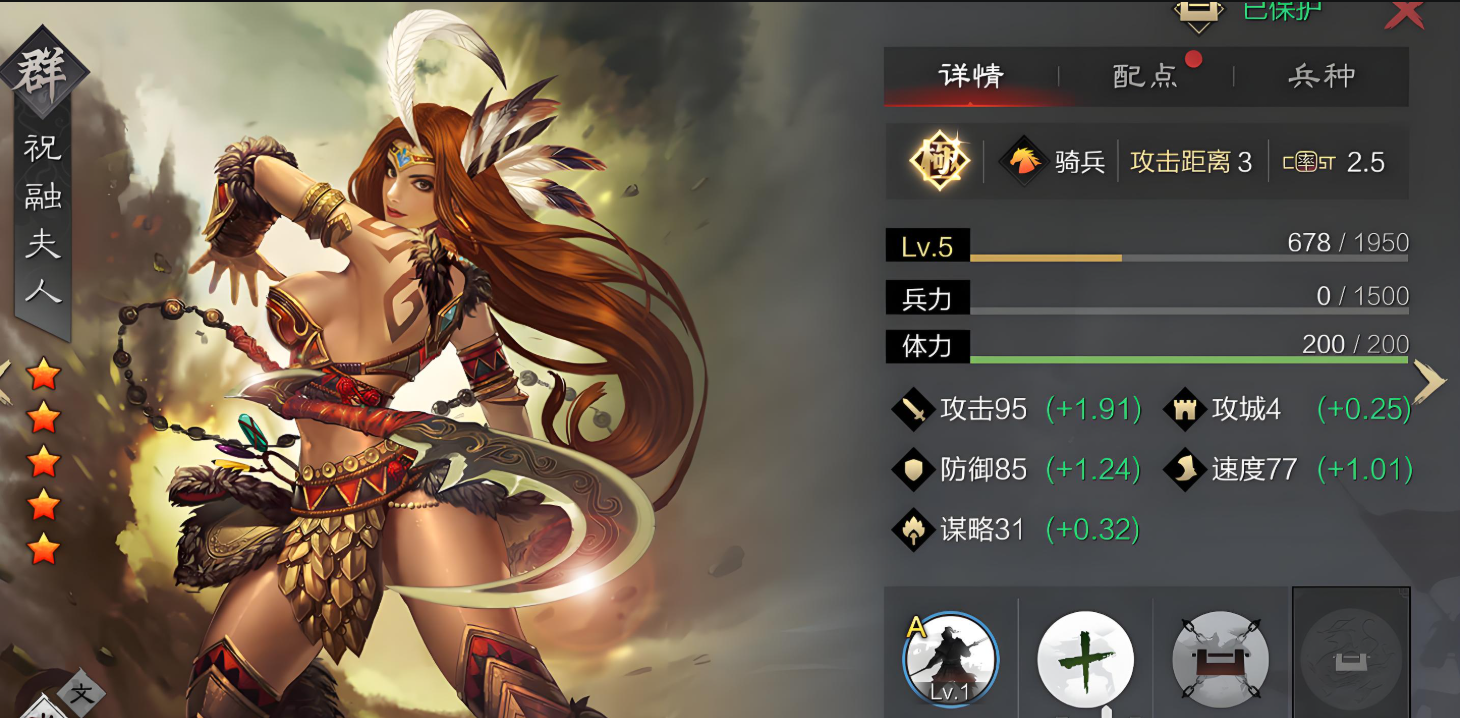Close the hero panel with the red X
1460x718 pixels.
pos(1405,13)
